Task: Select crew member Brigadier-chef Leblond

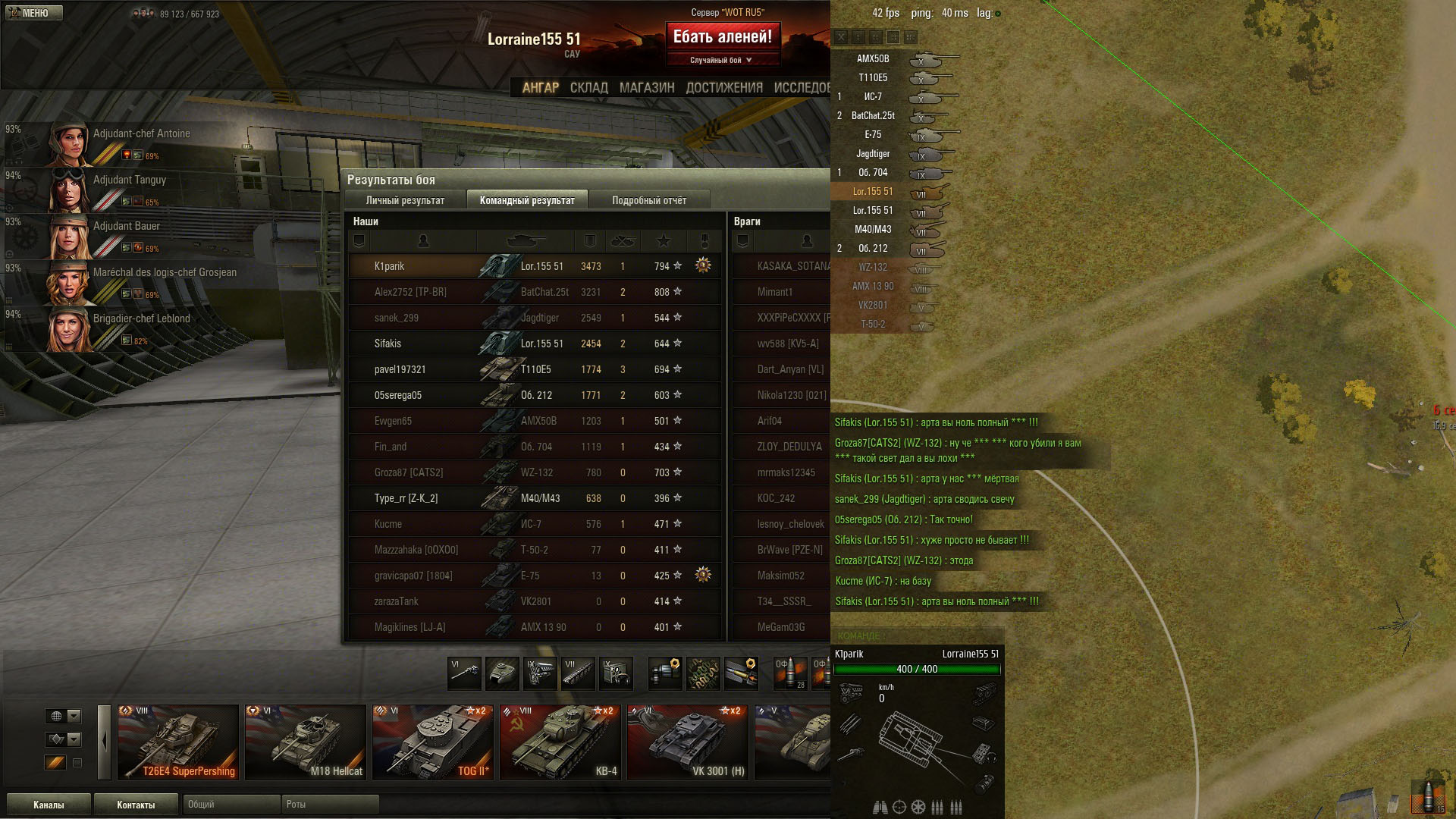Action: (x=141, y=318)
